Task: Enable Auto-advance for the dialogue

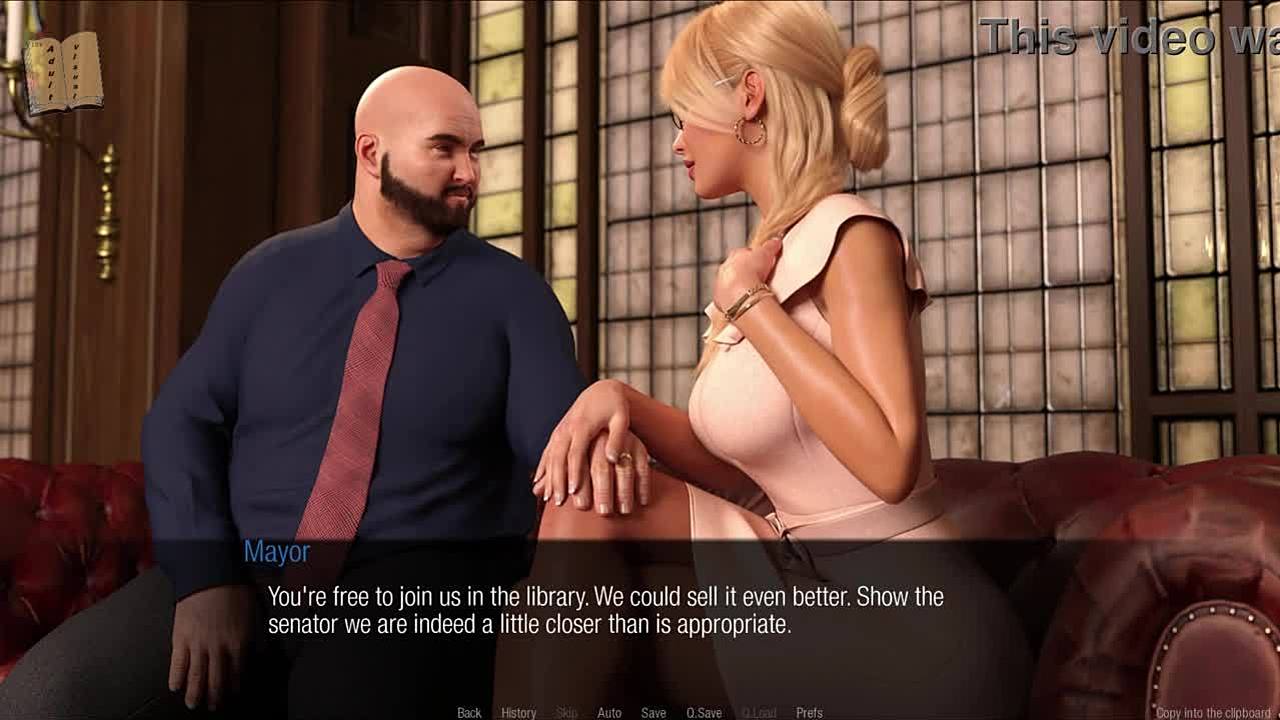Action: coord(609,713)
